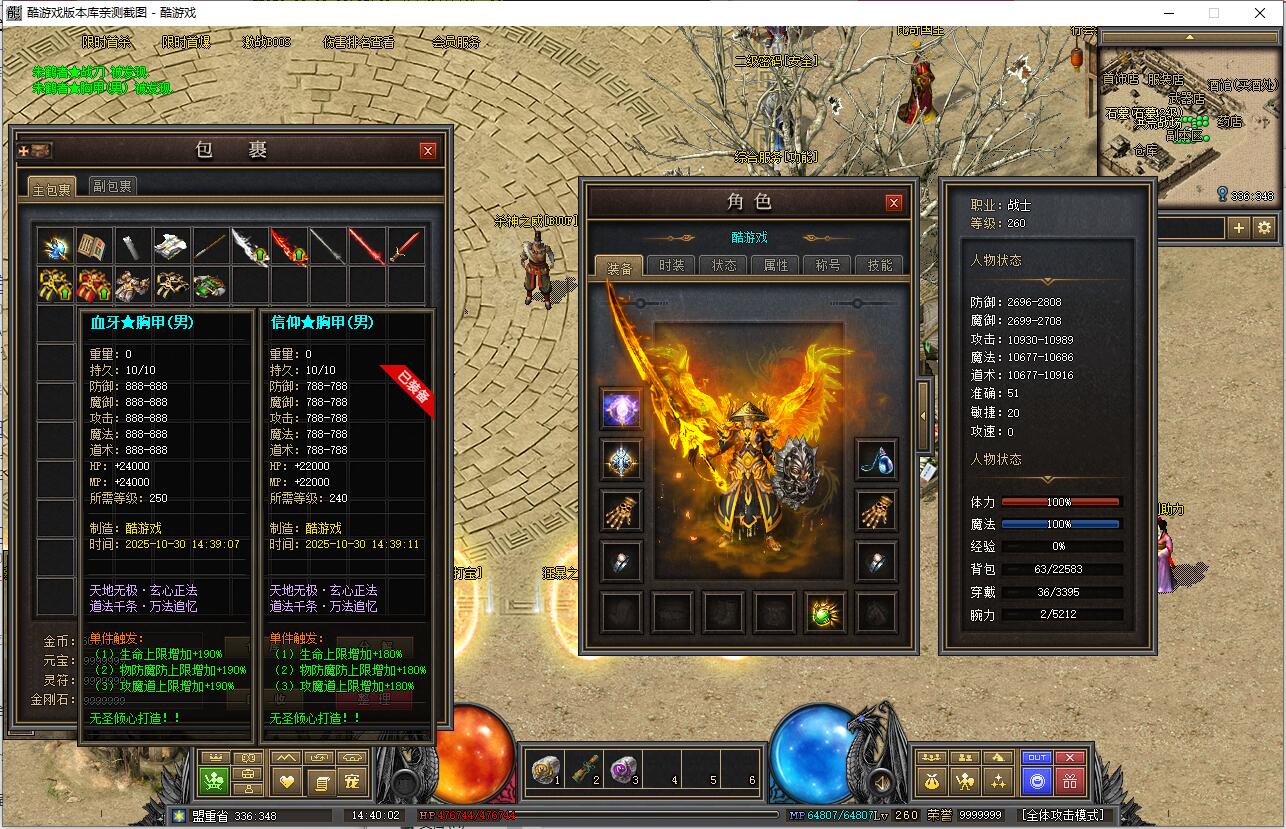
Task: Click the minimap settings gear button
Action: click(x=1265, y=228)
